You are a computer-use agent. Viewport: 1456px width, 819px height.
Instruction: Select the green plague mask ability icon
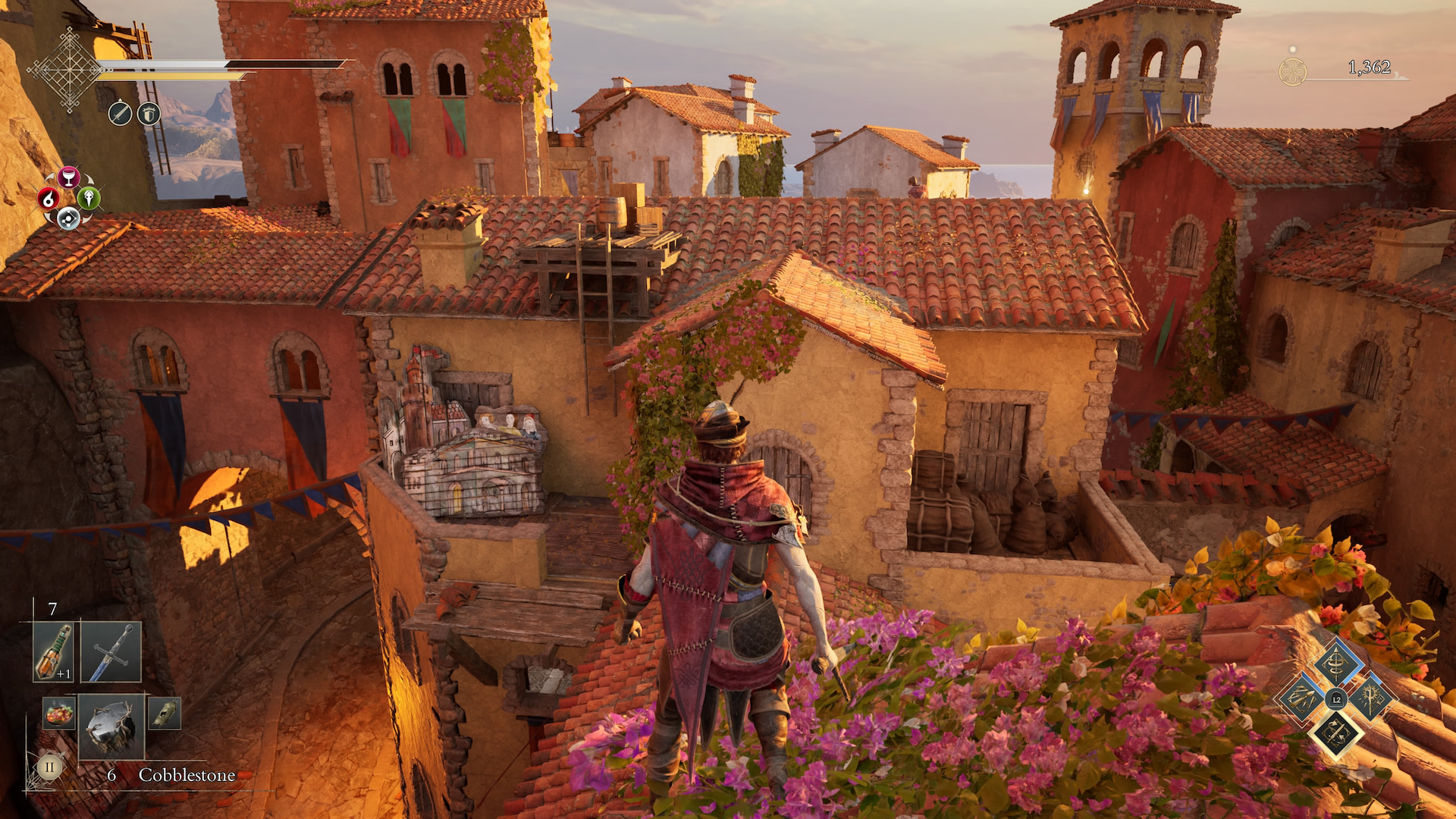coord(89,199)
